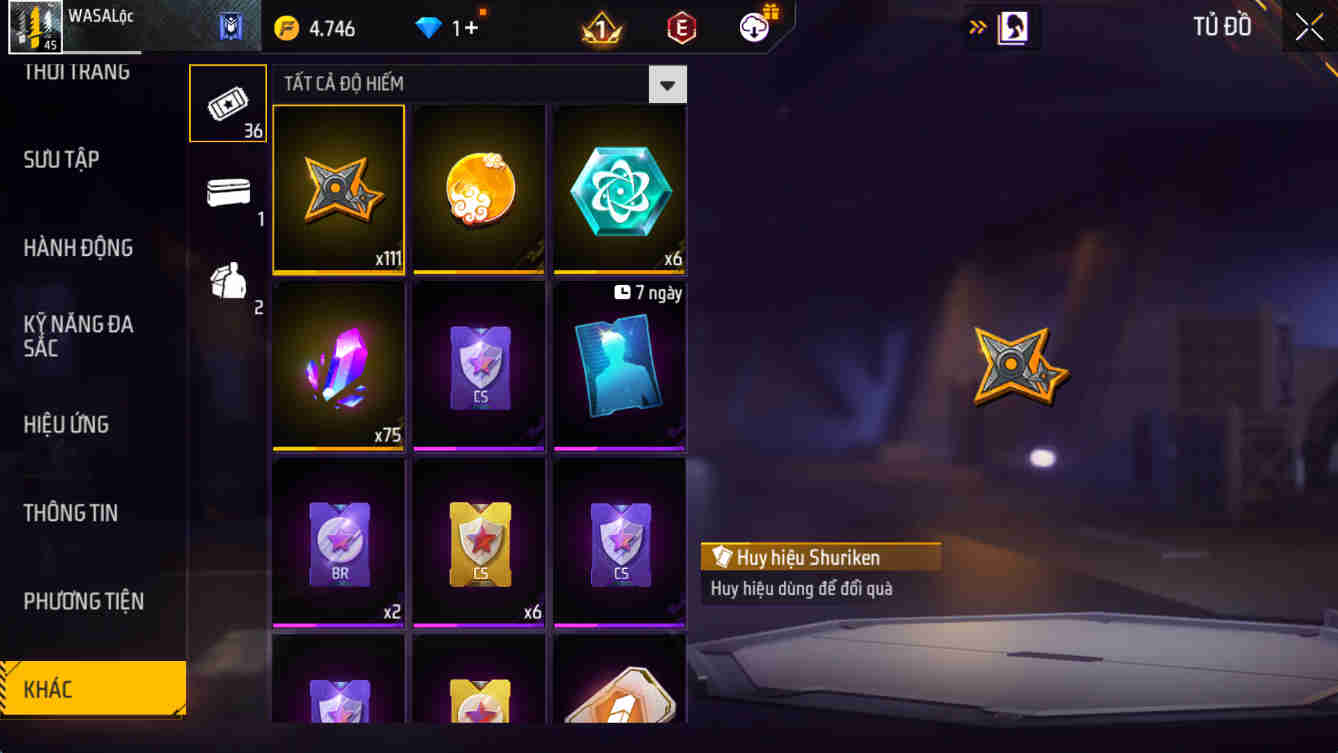Open the crate storage category icon
The height and width of the screenshot is (753, 1338).
(227, 195)
